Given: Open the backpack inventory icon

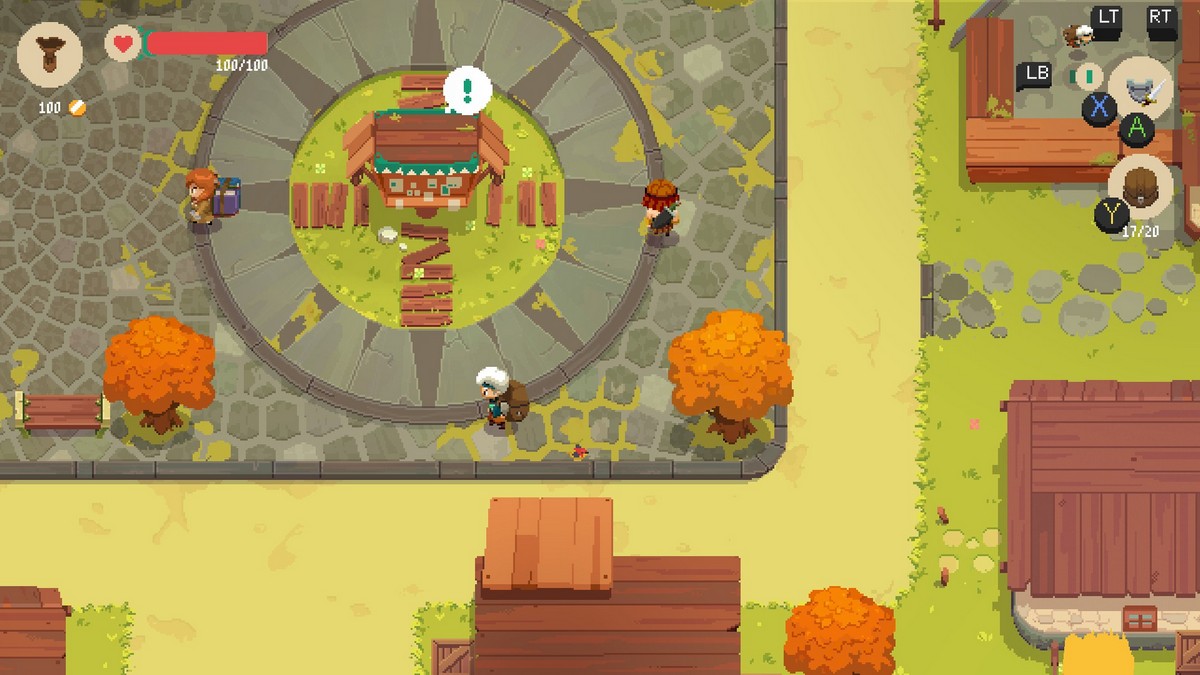Looking at the screenshot, I should click(1140, 187).
